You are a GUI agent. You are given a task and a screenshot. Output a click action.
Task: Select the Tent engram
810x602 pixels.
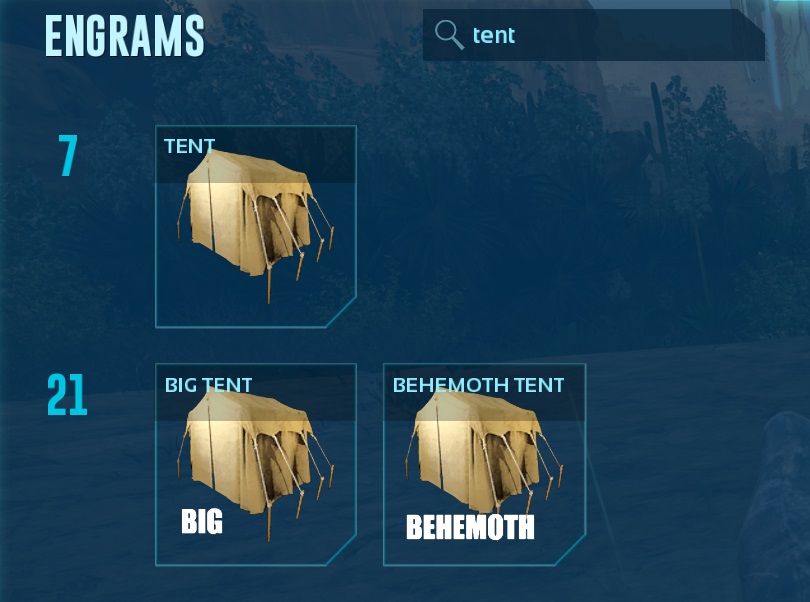tap(256, 227)
